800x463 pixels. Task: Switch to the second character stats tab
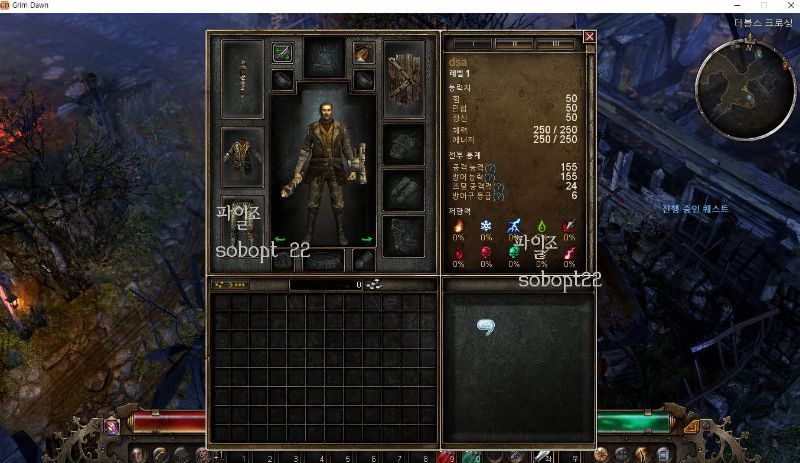tap(514, 44)
